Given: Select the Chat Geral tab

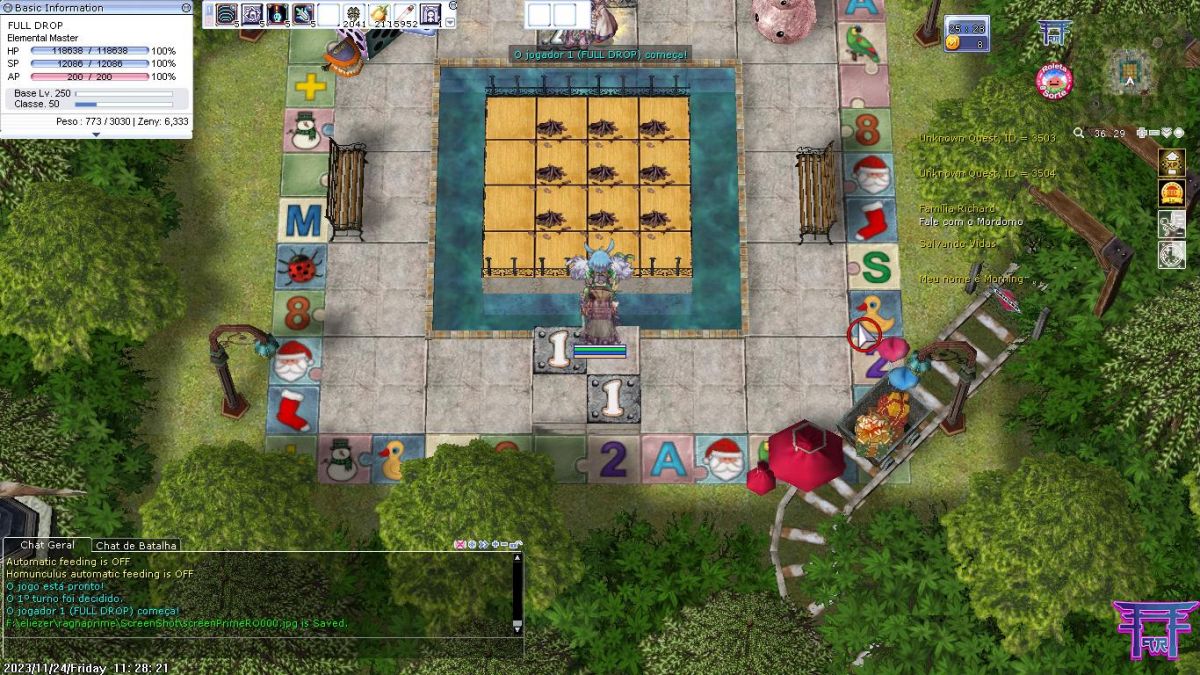Looking at the screenshot, I should point(47,545).
